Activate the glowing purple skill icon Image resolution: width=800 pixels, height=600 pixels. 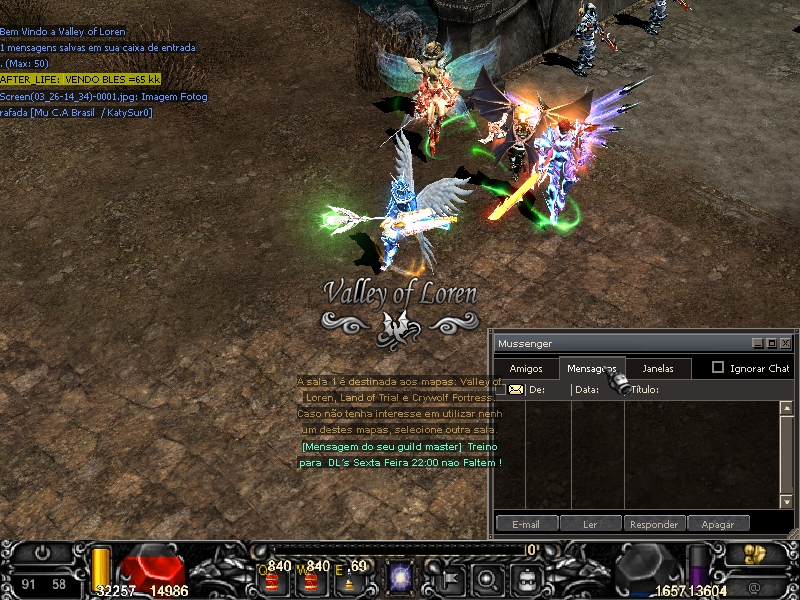point(401,578)
